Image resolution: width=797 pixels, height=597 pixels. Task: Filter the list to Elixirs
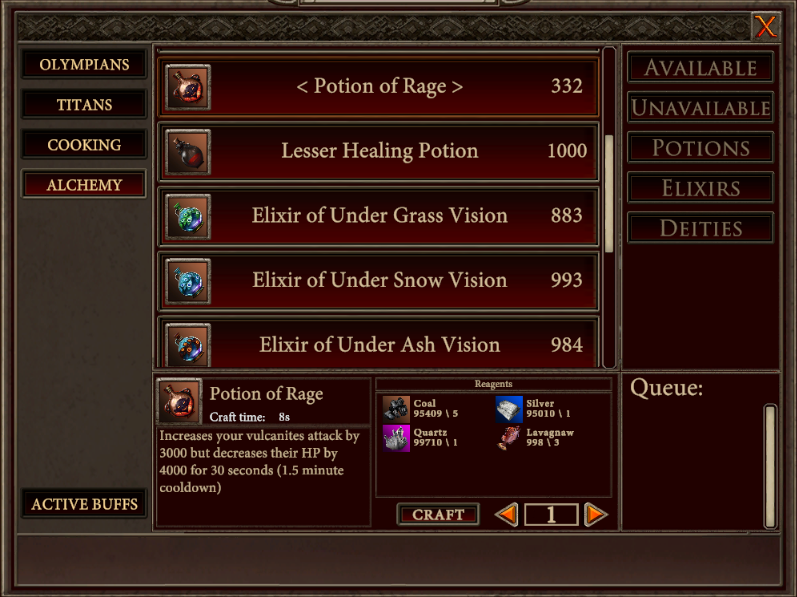point(700,188)
